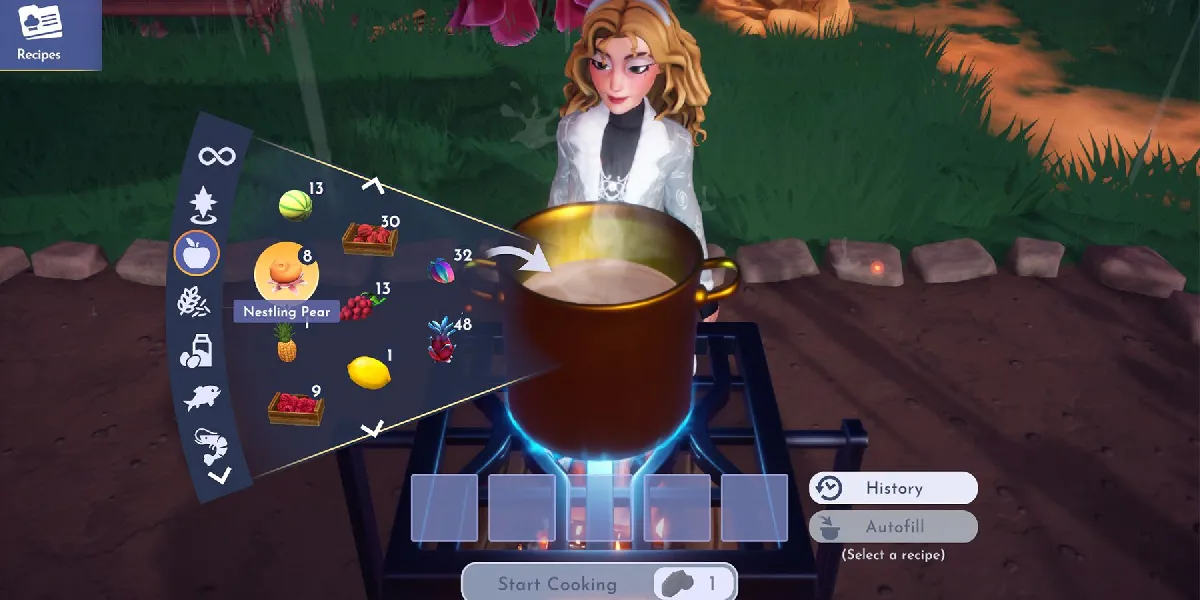
Task: Open the dairy milk and eggs tab
Action: 195,351
